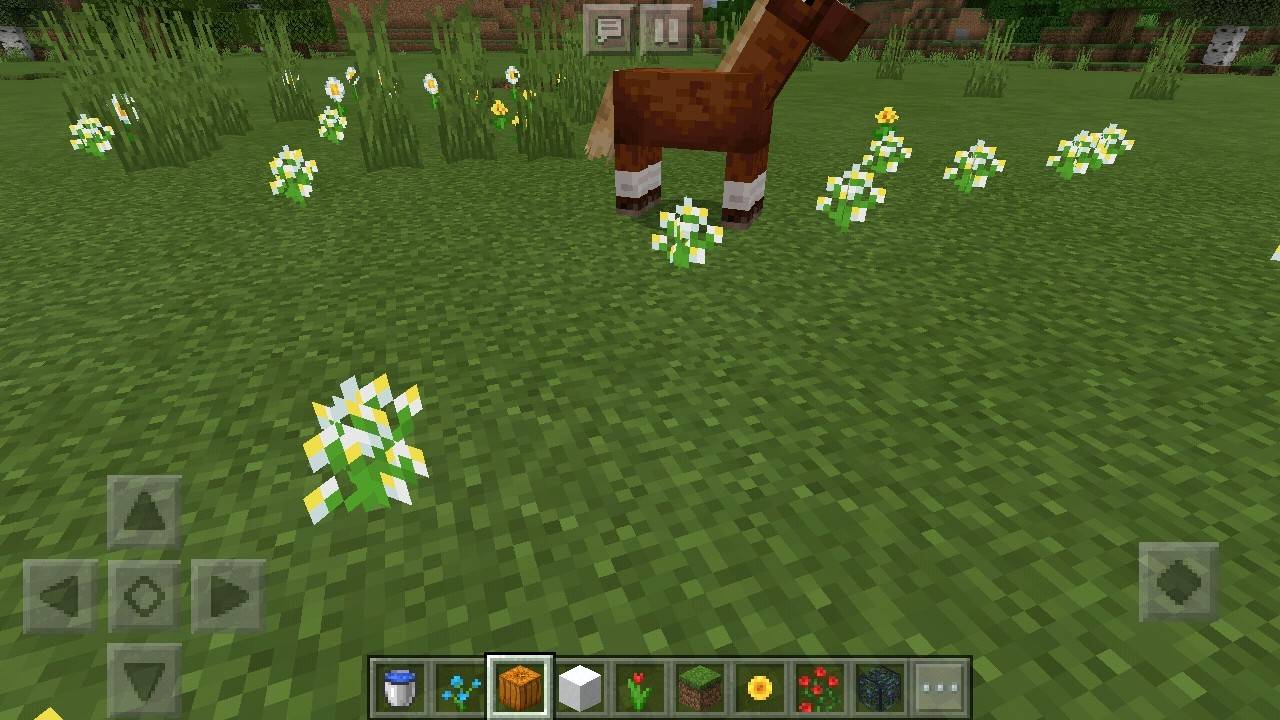Select the blue orchid hotbar slot

tap(460, 688)
